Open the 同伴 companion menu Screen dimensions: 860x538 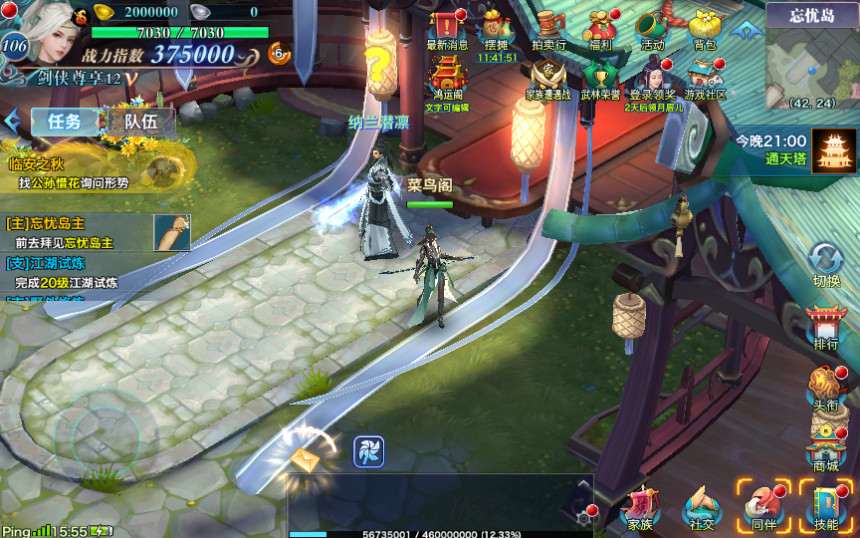(x=764, y=505)
